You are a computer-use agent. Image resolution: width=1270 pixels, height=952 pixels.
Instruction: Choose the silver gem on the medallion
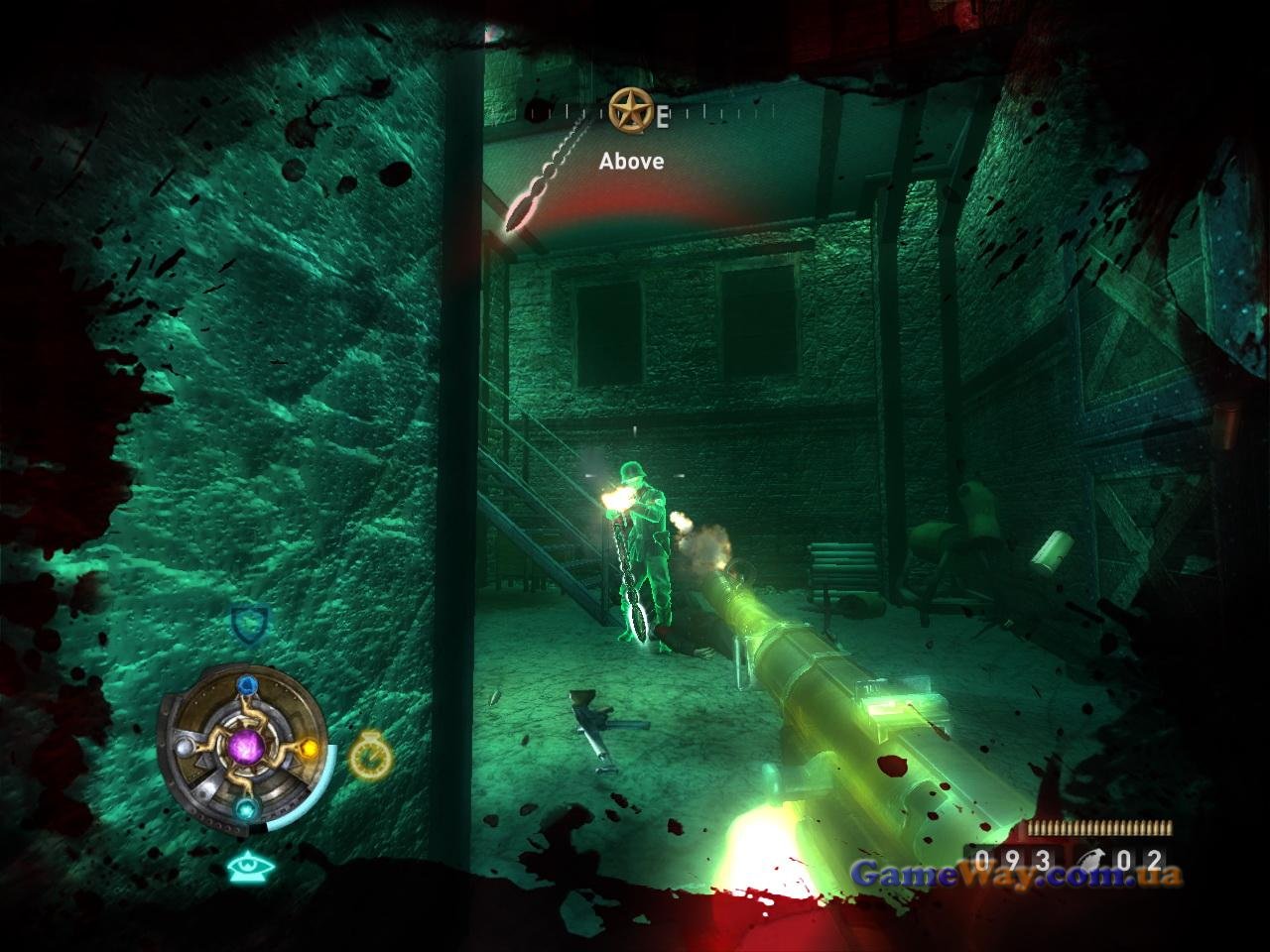185,746
